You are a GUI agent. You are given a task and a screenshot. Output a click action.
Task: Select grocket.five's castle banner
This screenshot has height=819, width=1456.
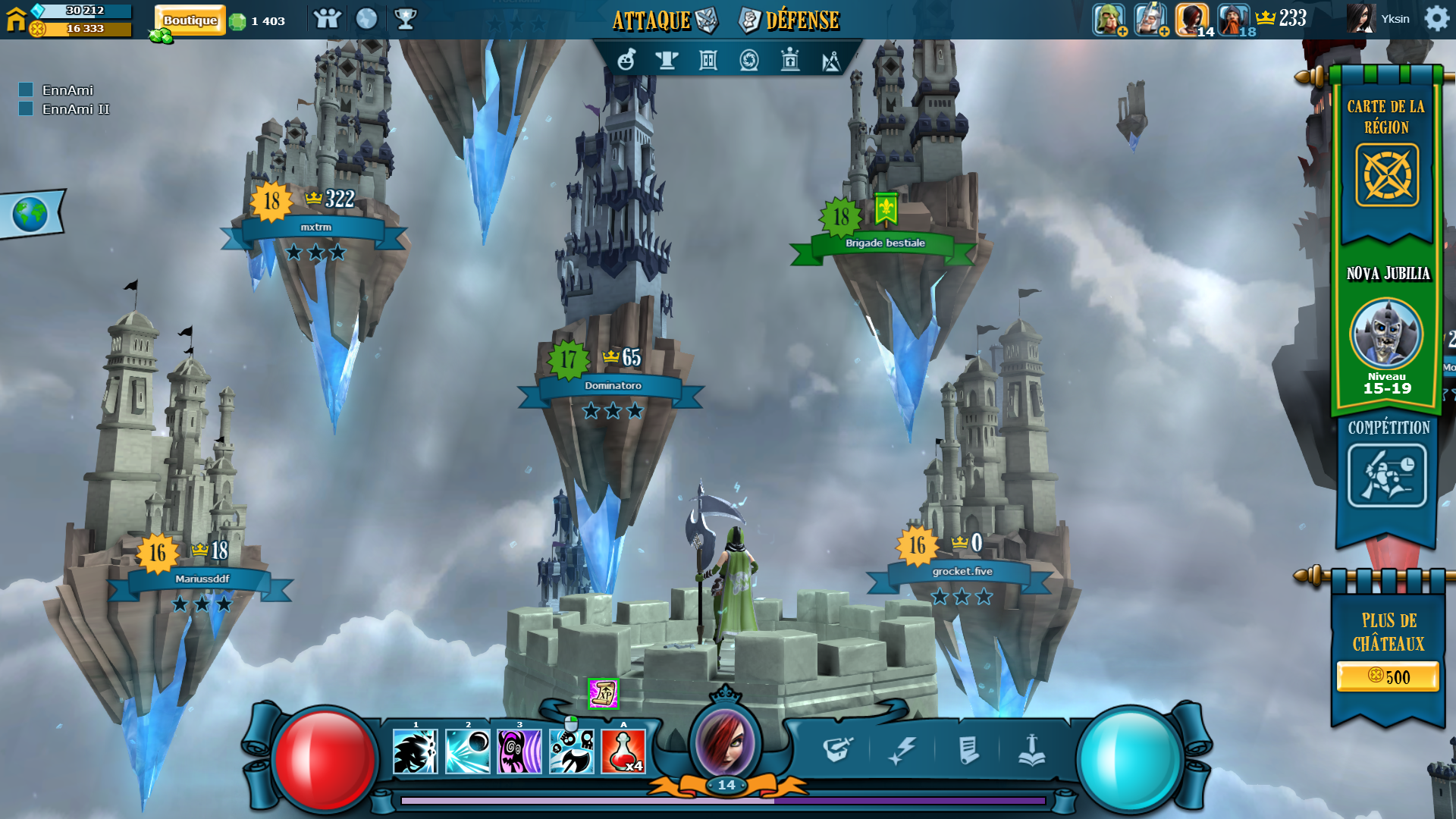click(x=962, y=572)
